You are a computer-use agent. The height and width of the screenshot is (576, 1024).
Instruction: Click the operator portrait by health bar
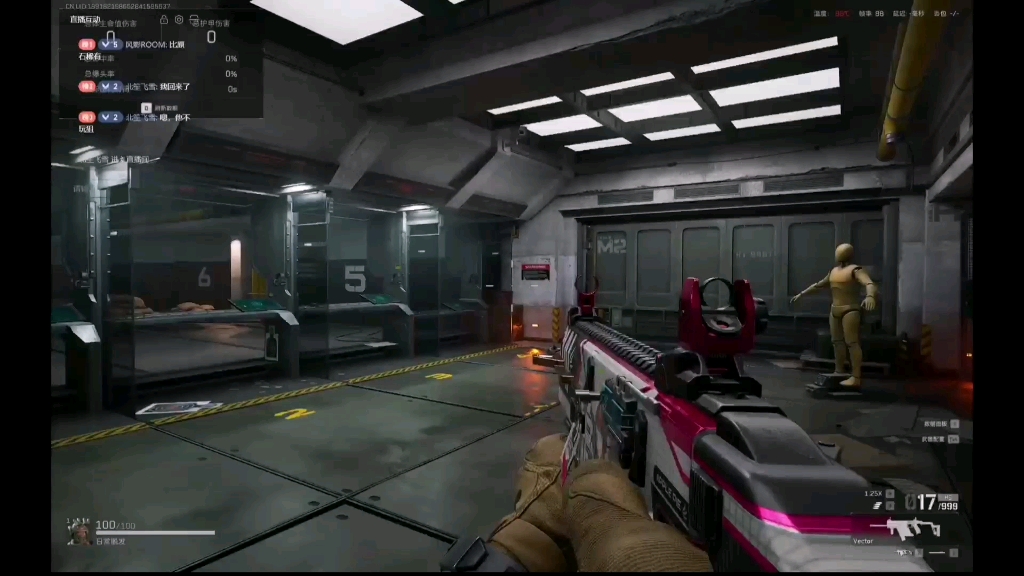pyautogui.click(x=78, y=531)
